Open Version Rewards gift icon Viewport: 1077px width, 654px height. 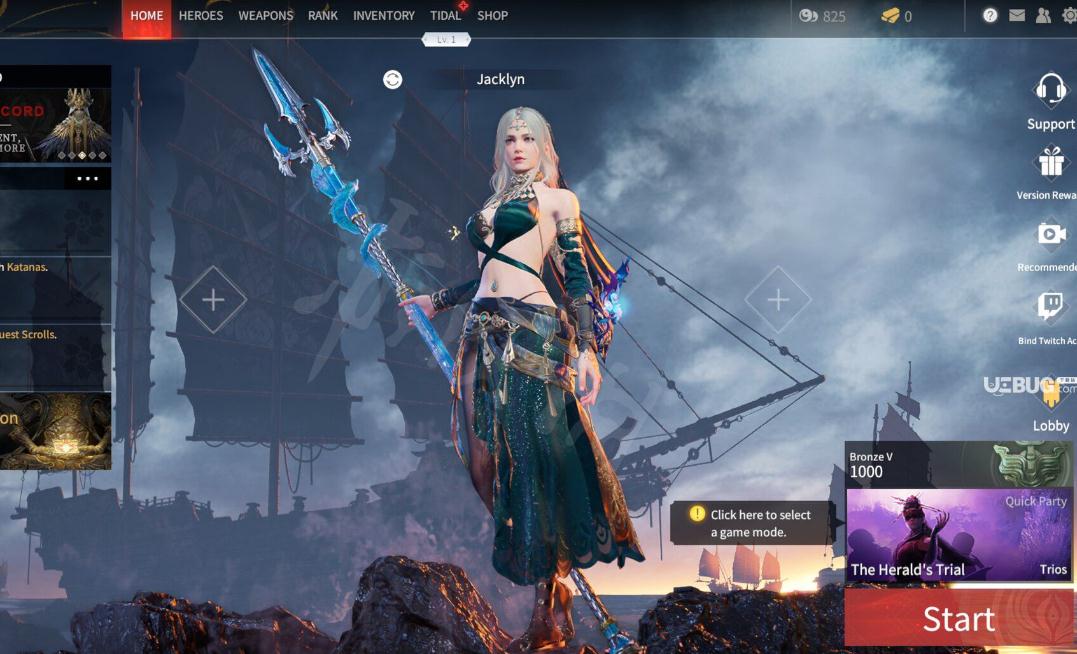tap(1051, 163)
